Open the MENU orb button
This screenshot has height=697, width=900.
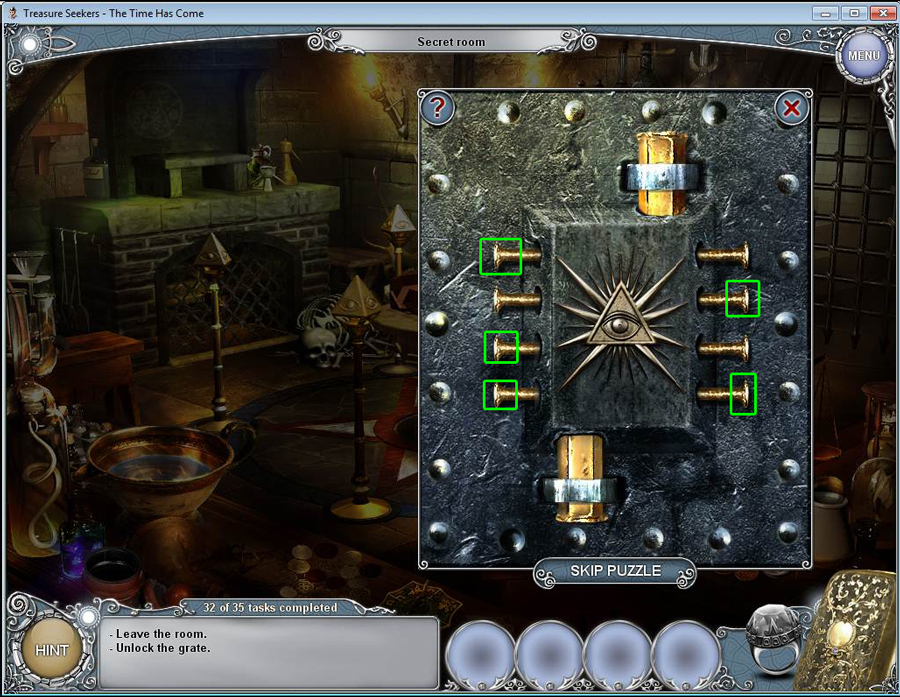(x=862, y=55)
